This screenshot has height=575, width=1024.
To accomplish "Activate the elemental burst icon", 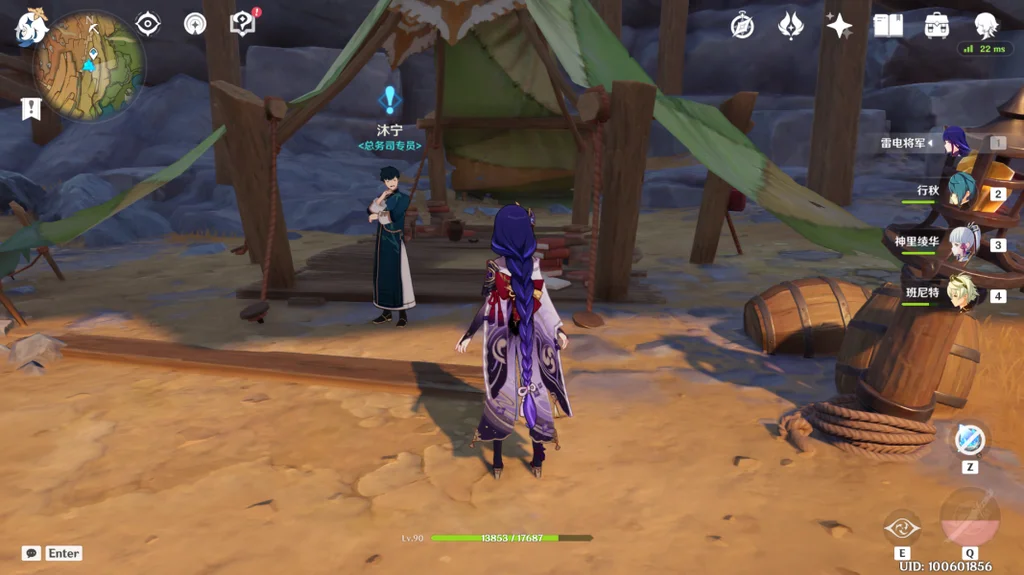I will coord(969,517).
